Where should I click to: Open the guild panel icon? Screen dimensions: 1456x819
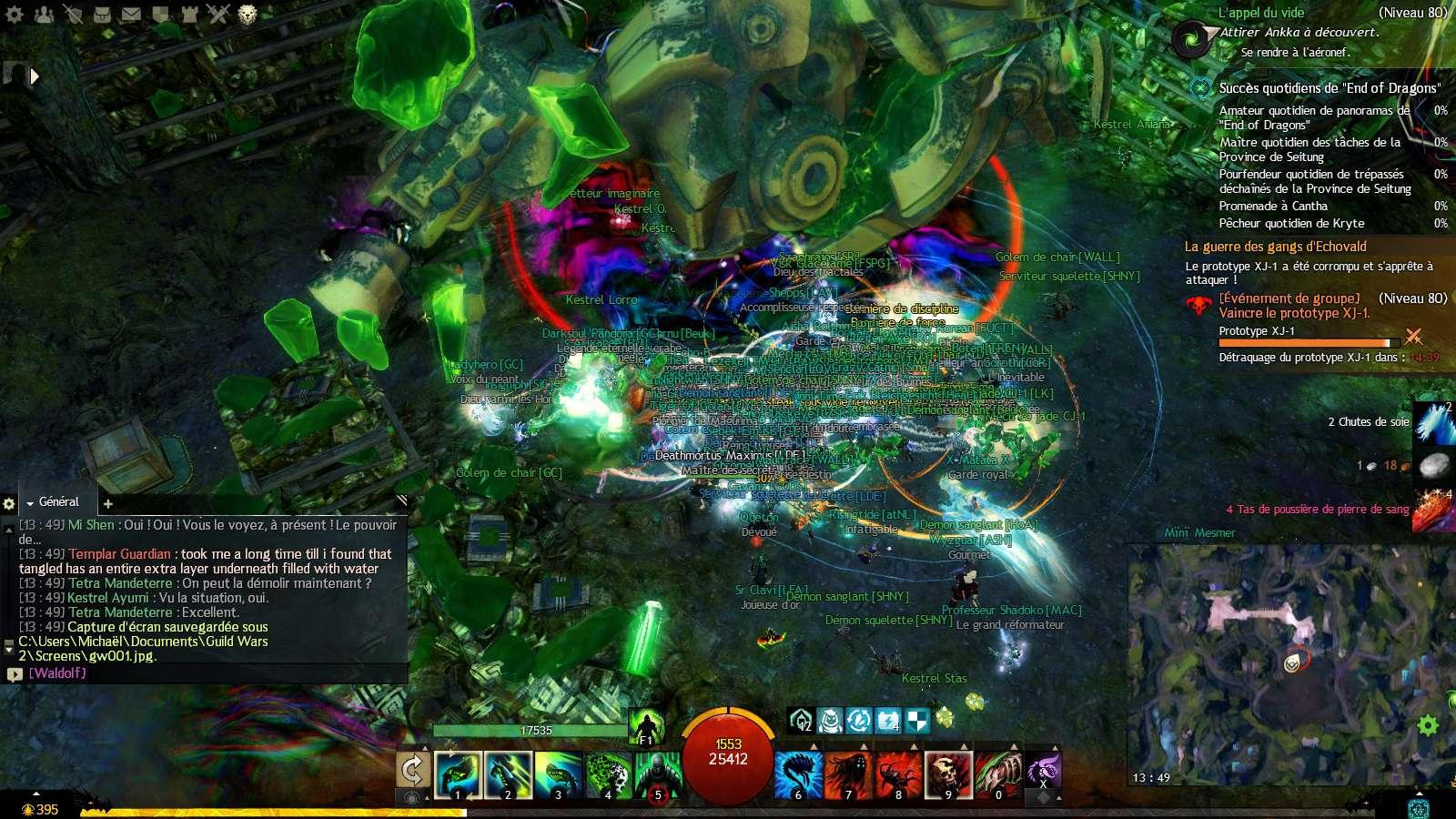(x=189, y=14)
